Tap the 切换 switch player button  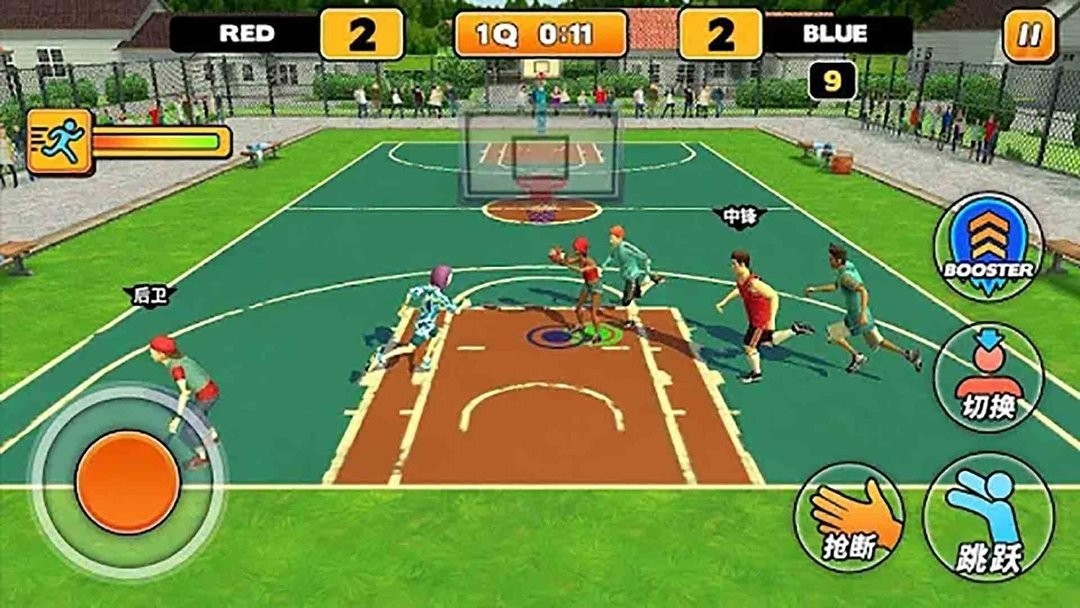[x=988, y=377]
